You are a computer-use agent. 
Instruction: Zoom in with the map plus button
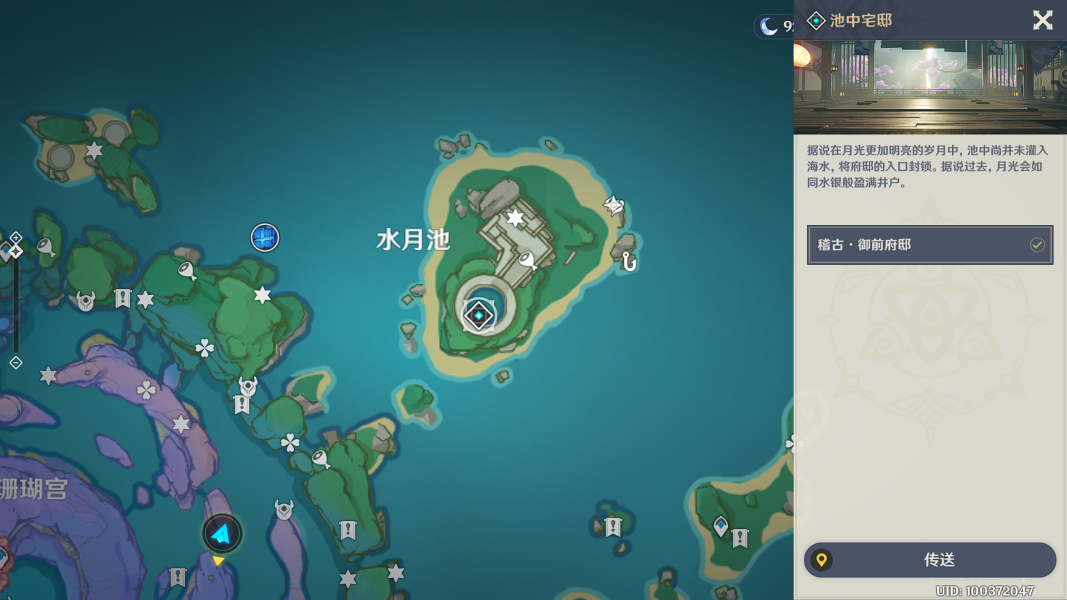click(16, 238)
